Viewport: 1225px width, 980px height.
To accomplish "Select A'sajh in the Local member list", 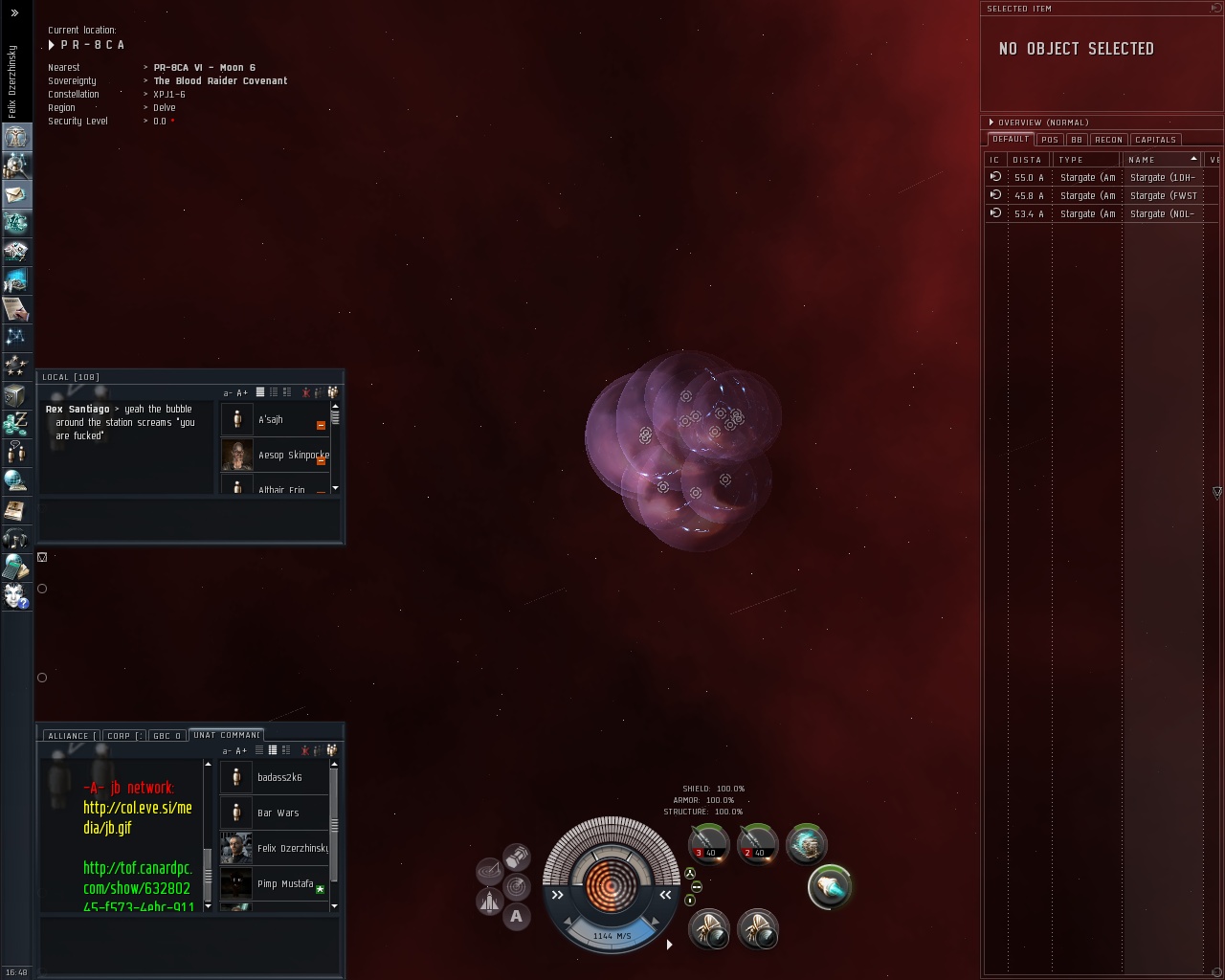I will tap(271, 420).
